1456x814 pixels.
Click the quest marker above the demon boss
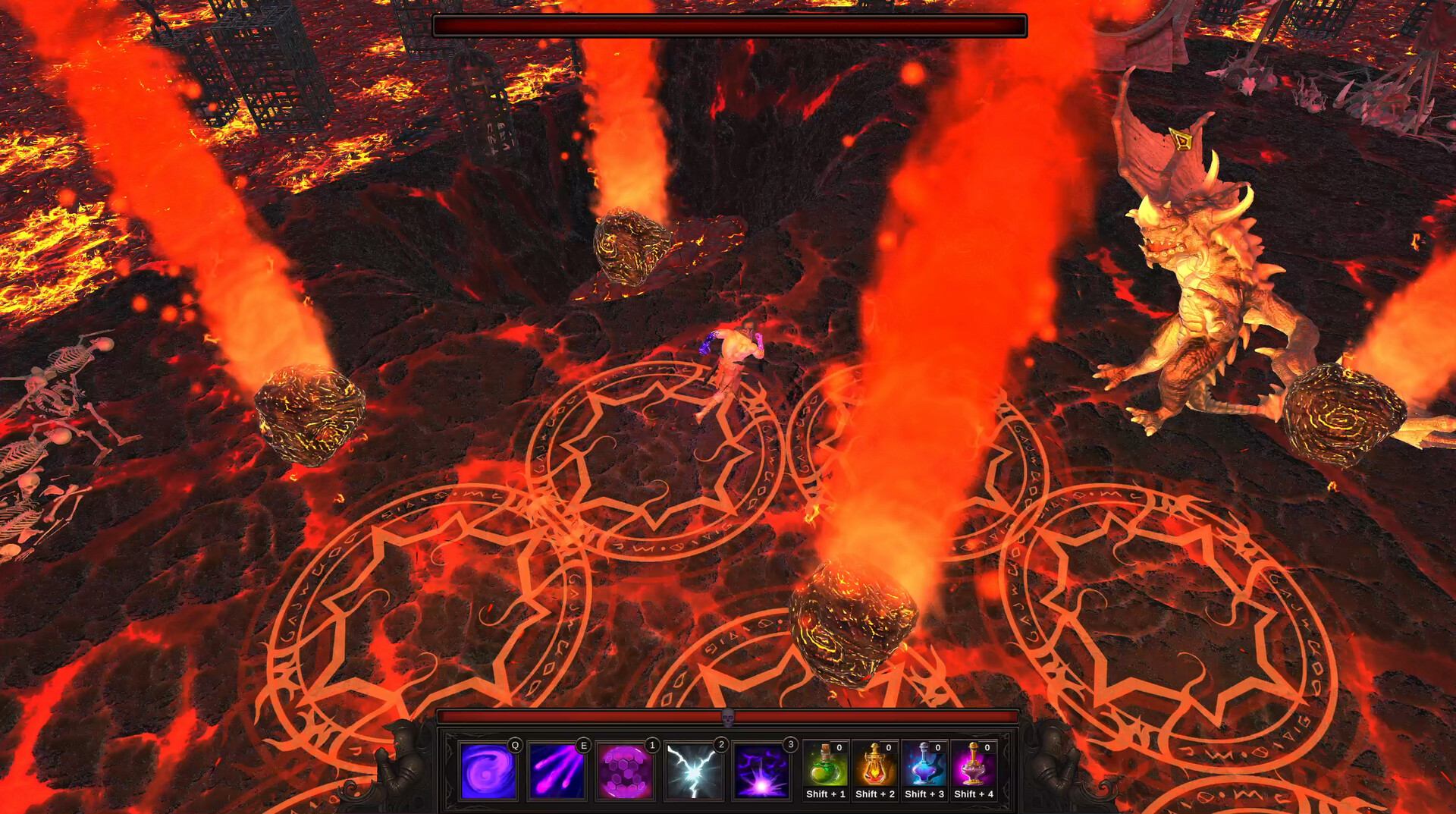tap(1181, 140)
